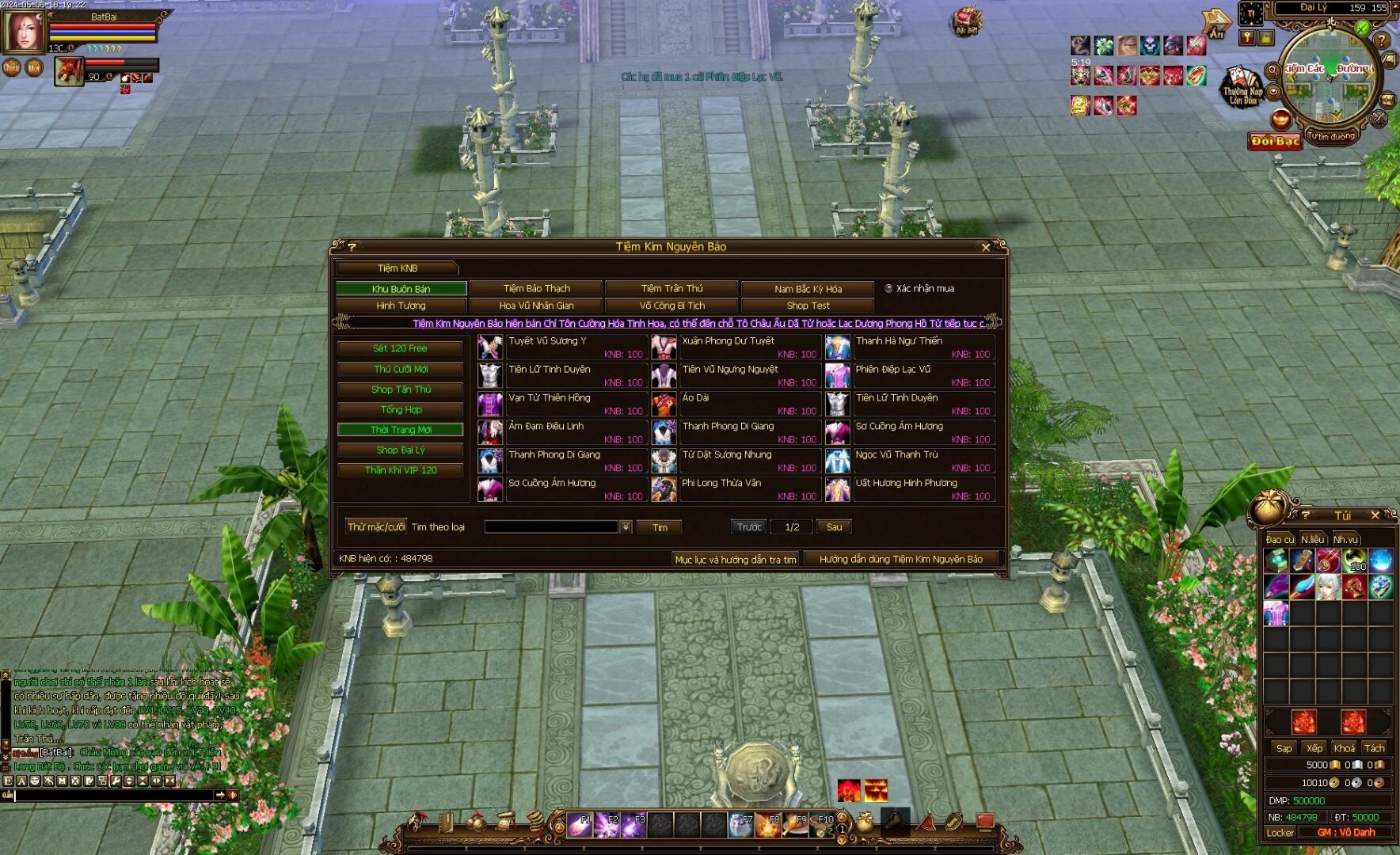Select the Thần Khí VIP 120 category
The width and height of the screenshot is (1400, 855).
point(400,470)
